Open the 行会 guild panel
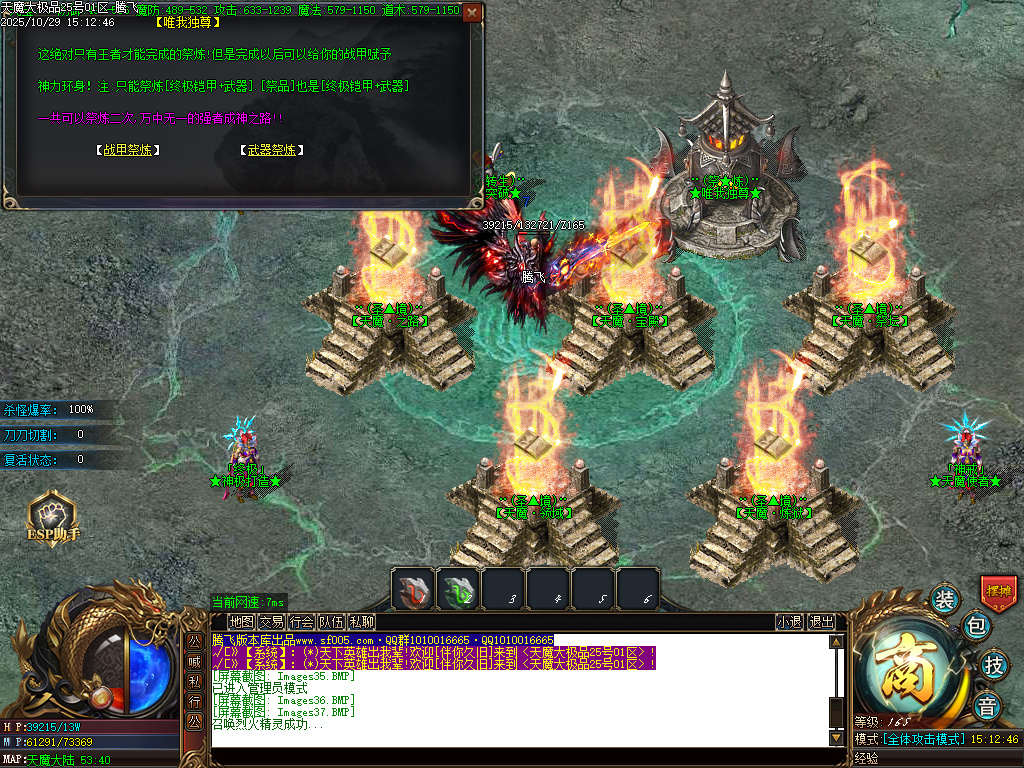The width and height of the screenshot is (1024, 768). click(x=301, y=622)
